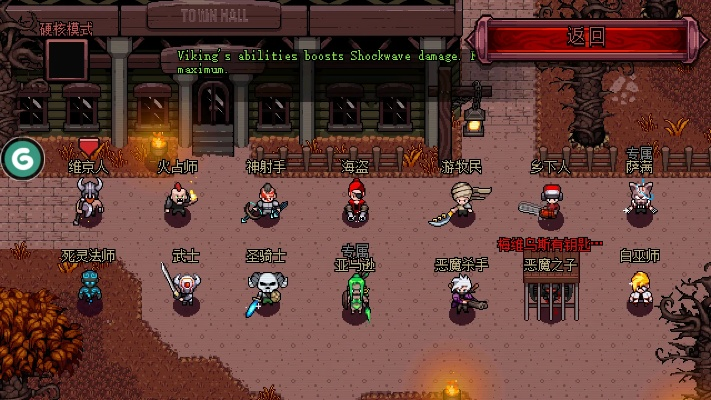Select the 维京人 Viking character
711x400 pixels.
point(89,202)
